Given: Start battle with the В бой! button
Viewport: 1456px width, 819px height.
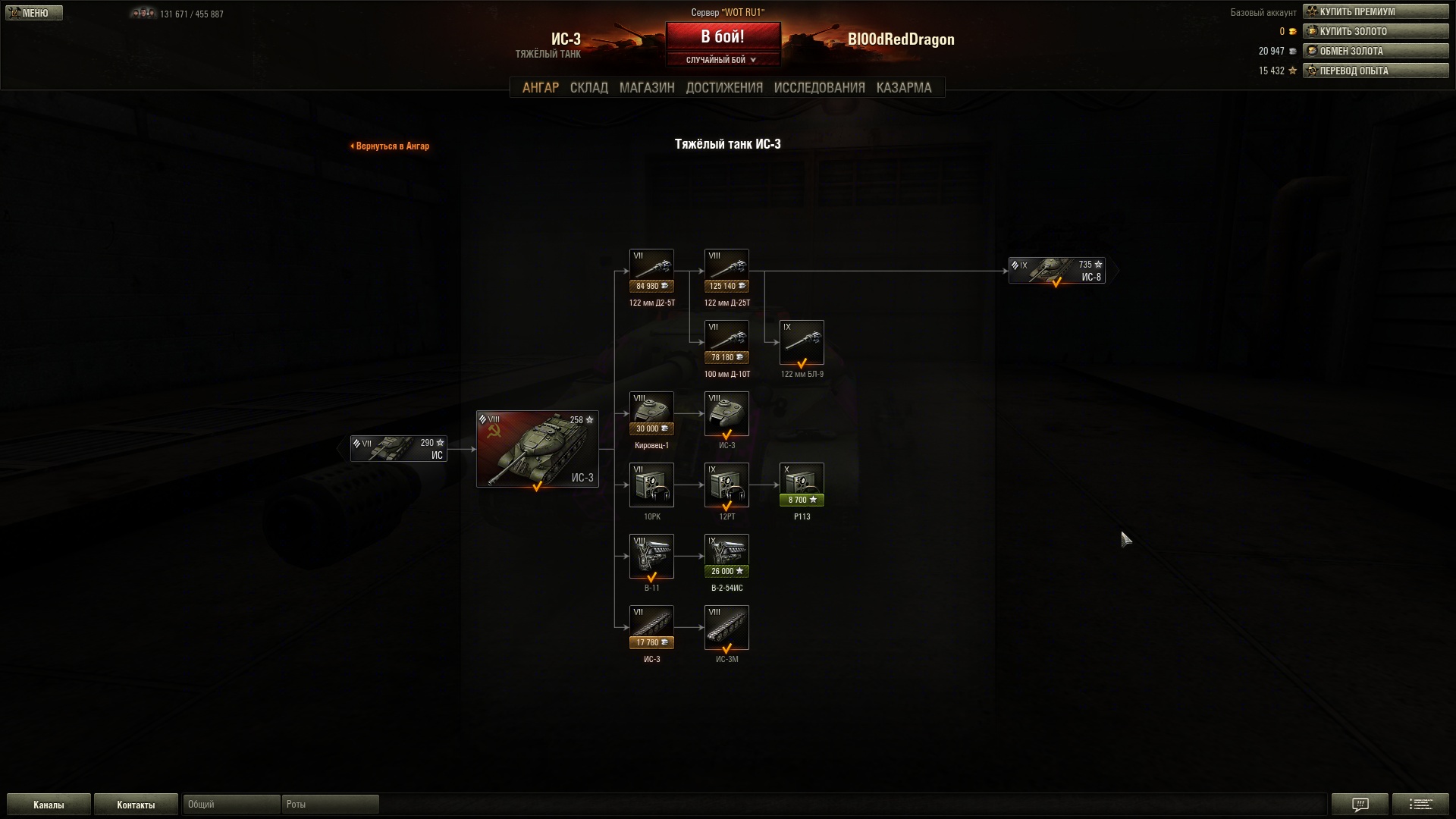Looking at the screenshot, I should (722, 36).
